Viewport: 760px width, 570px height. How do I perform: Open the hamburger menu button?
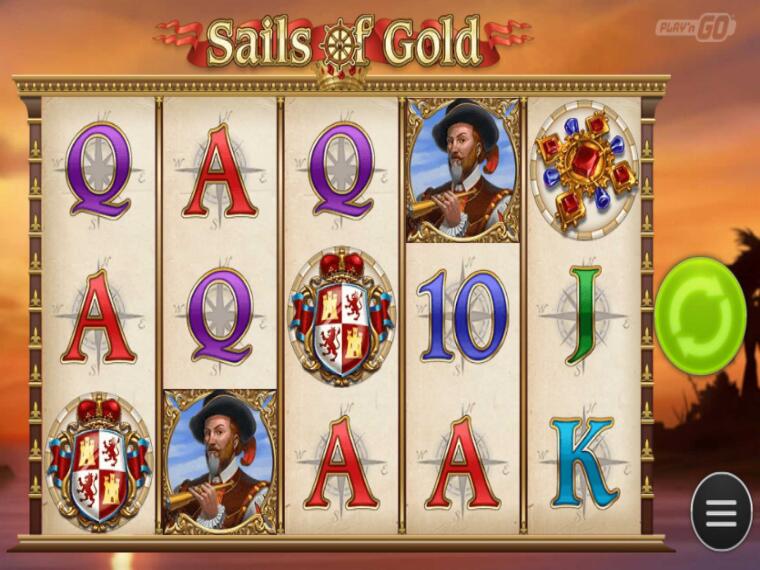click(x=721, y=511)
